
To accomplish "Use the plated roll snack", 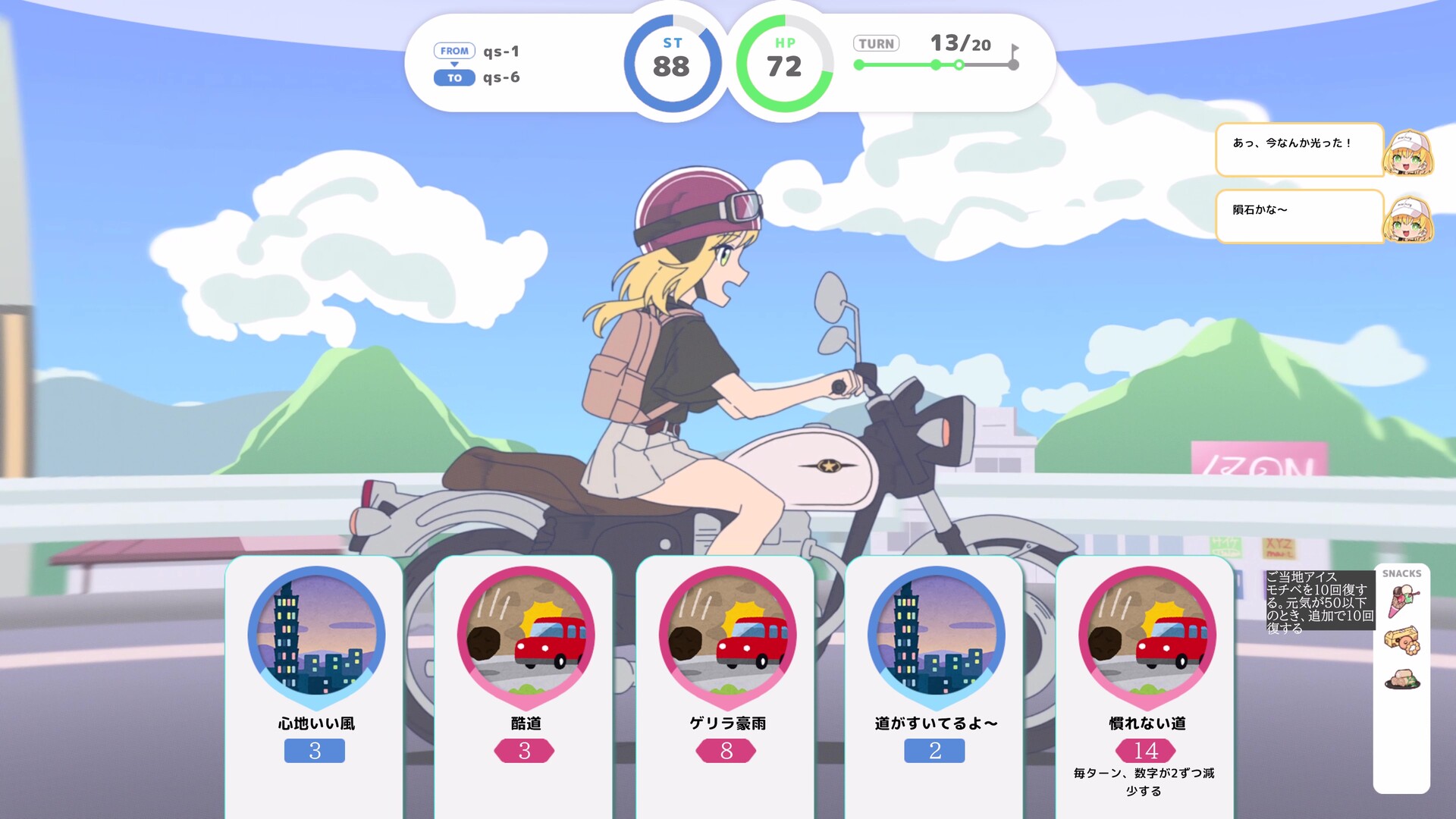I will click(1402, 679).
